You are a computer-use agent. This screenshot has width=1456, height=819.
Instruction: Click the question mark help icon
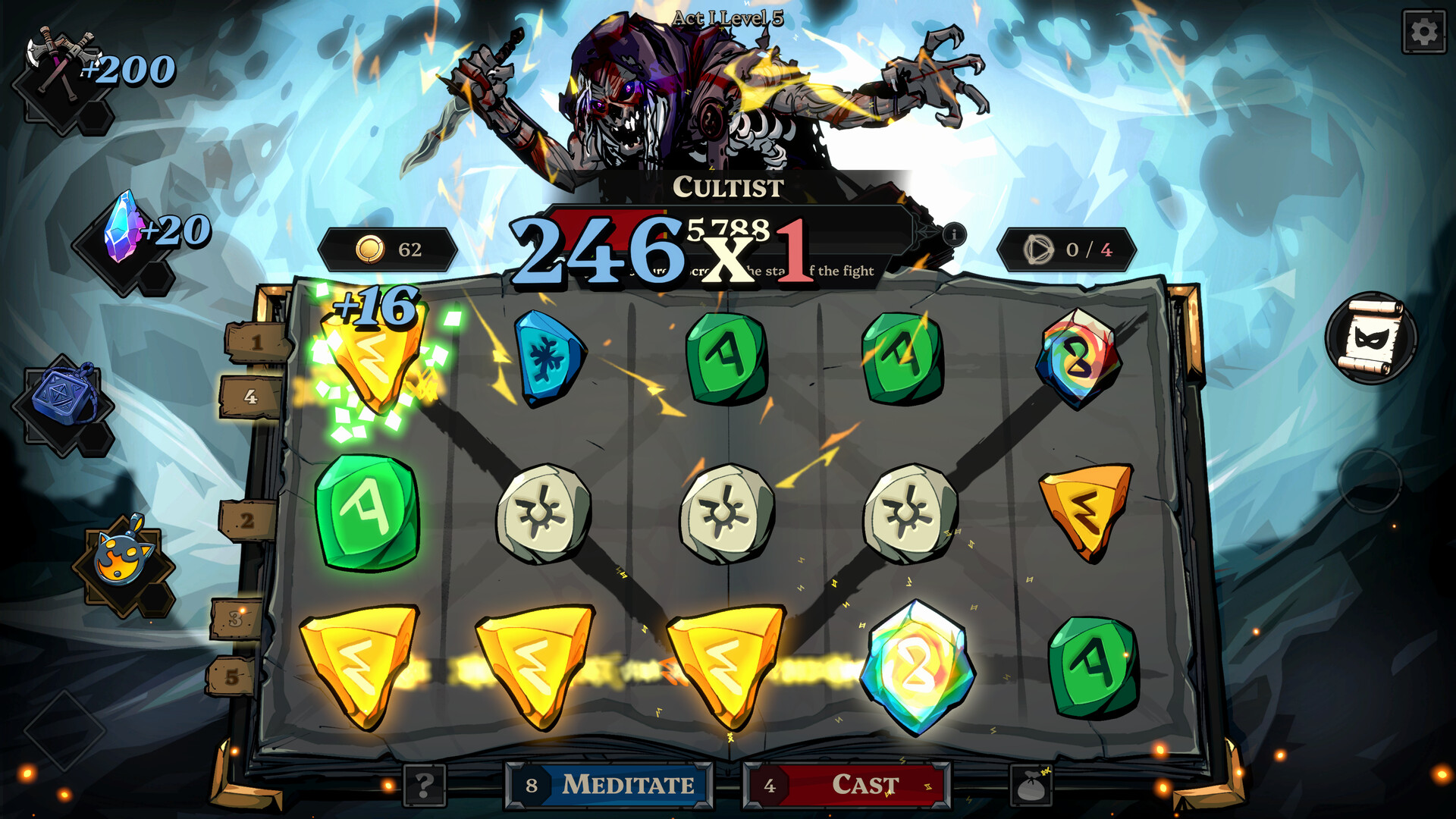coord(425,785)
